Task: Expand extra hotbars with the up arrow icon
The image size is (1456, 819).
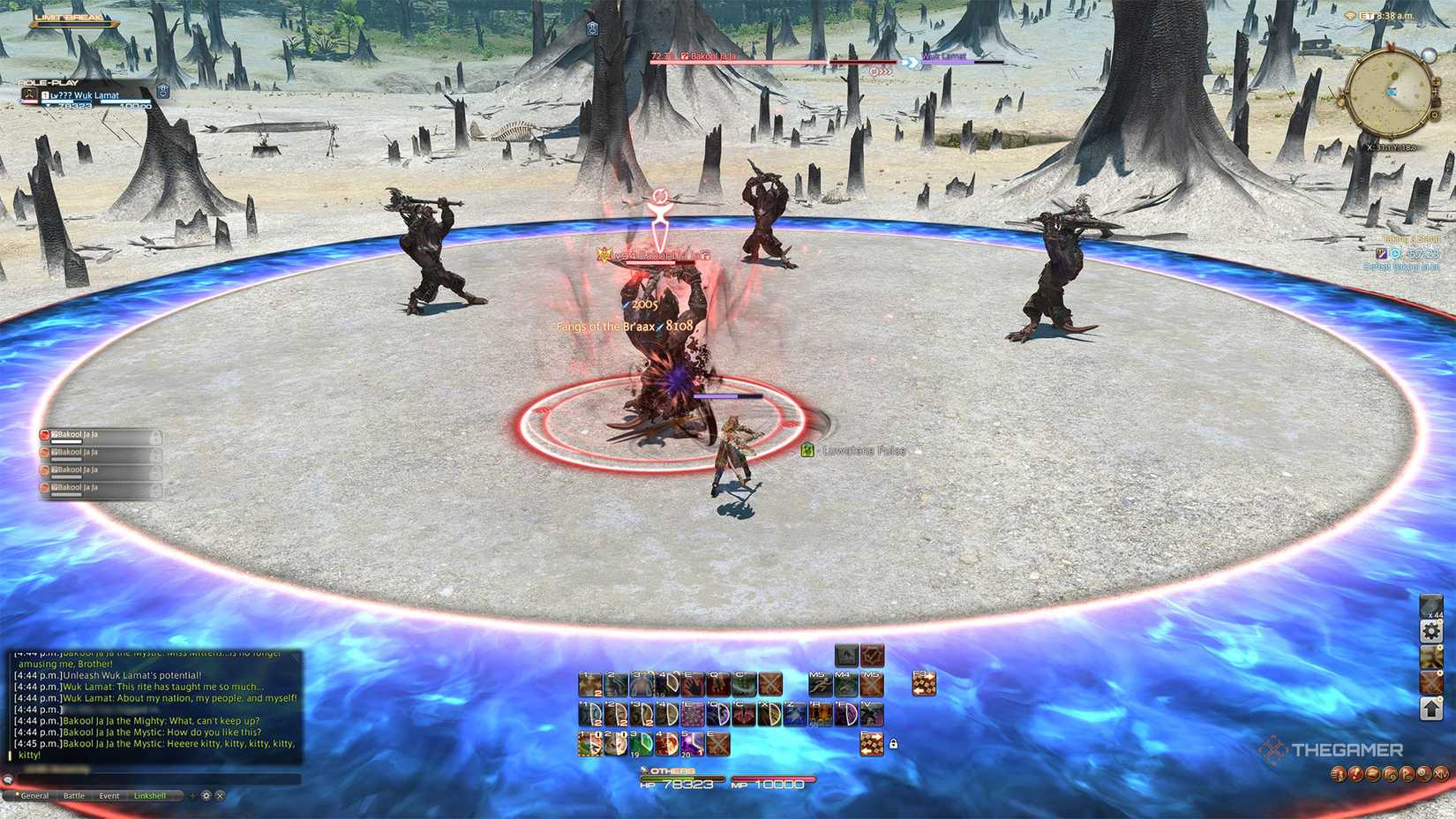Action: point(1431,709)
